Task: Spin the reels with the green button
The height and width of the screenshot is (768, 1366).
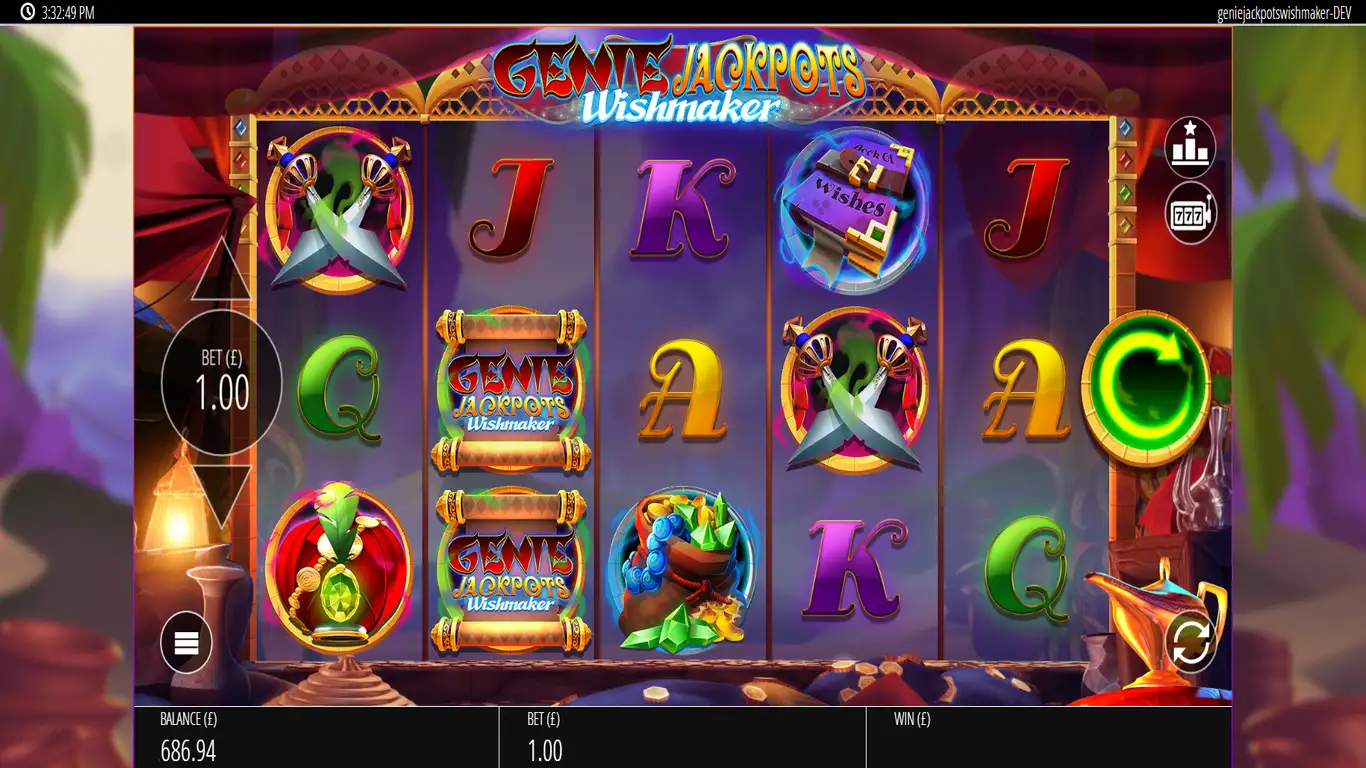Action: (1146, 386)
